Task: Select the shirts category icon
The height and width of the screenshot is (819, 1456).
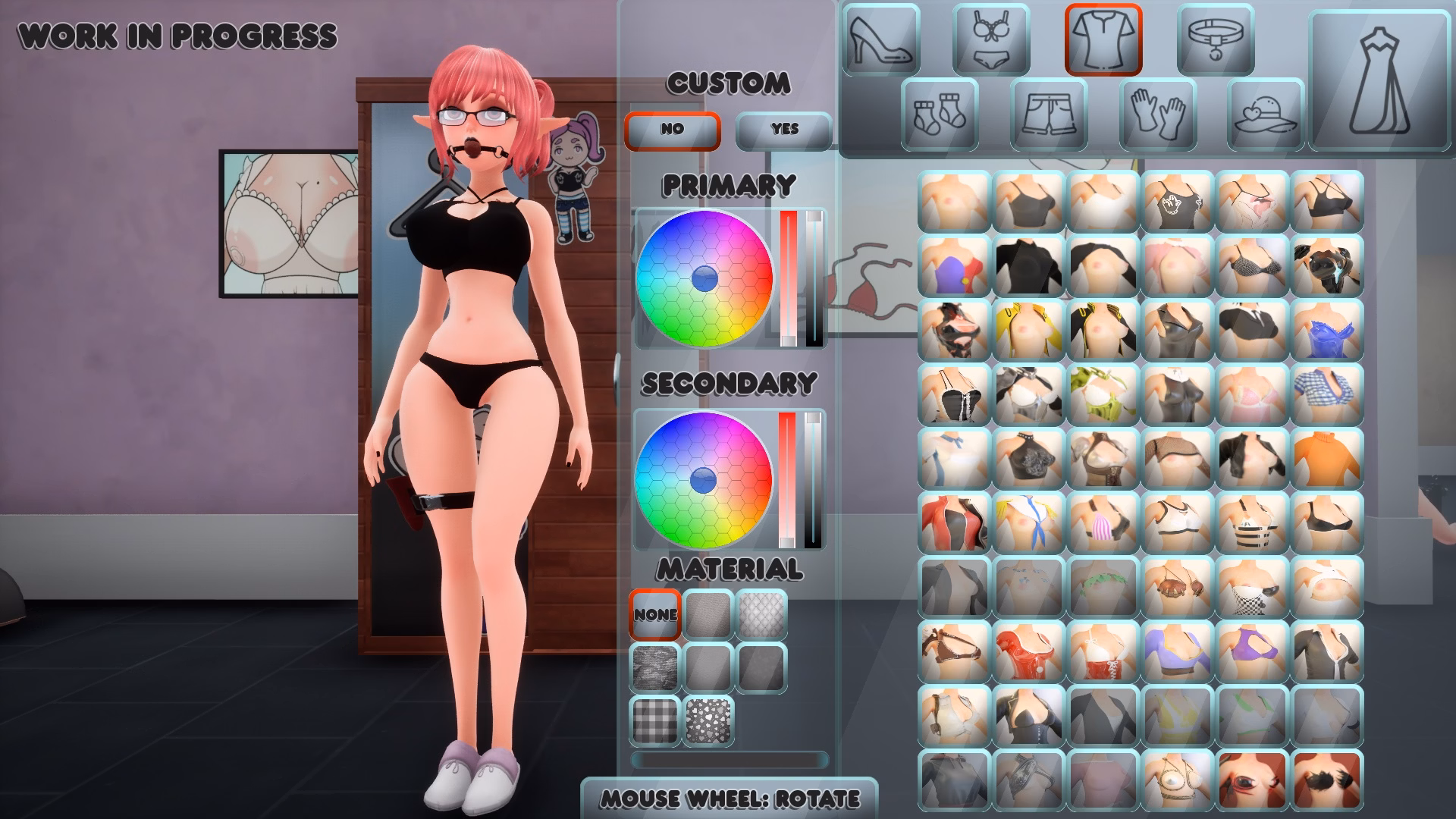Action: [x=1103, y=39]
